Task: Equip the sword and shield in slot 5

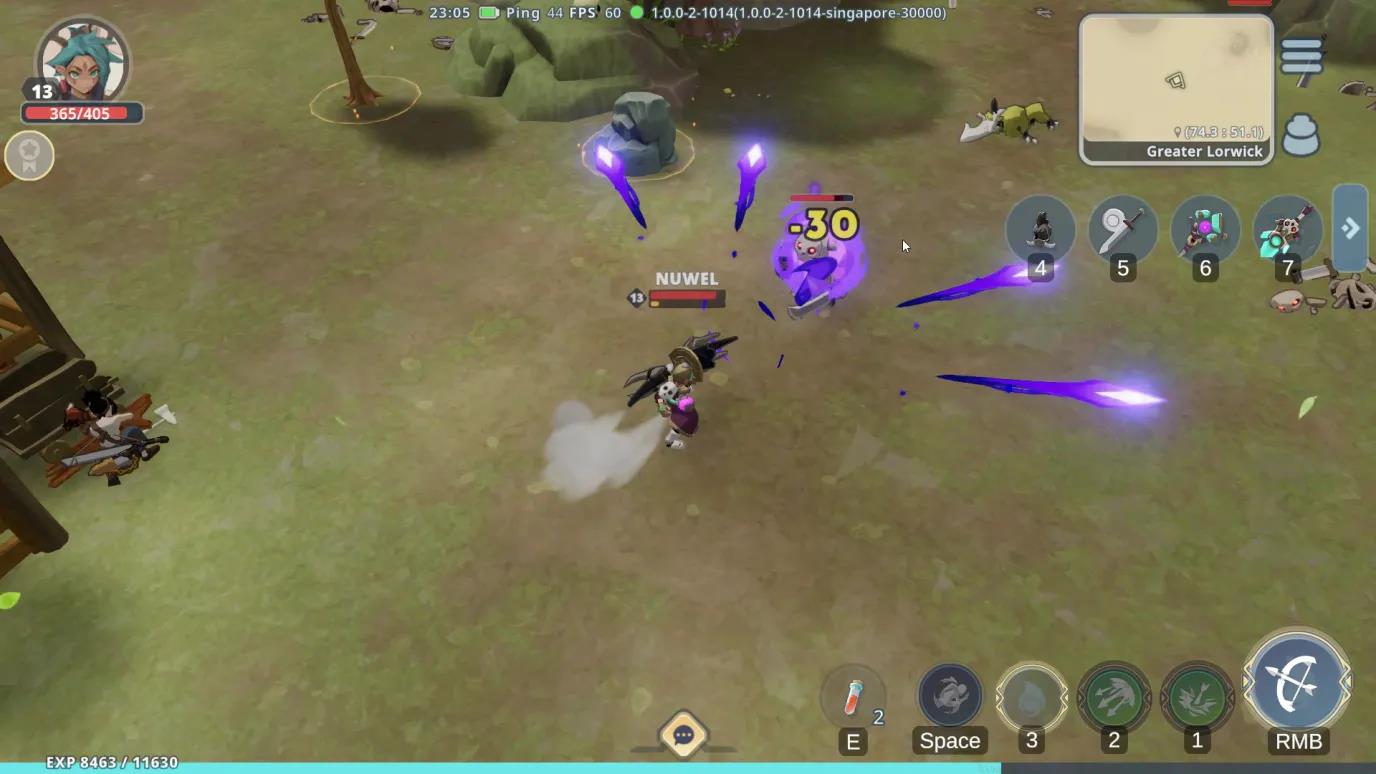Action: coord(1122,230)
